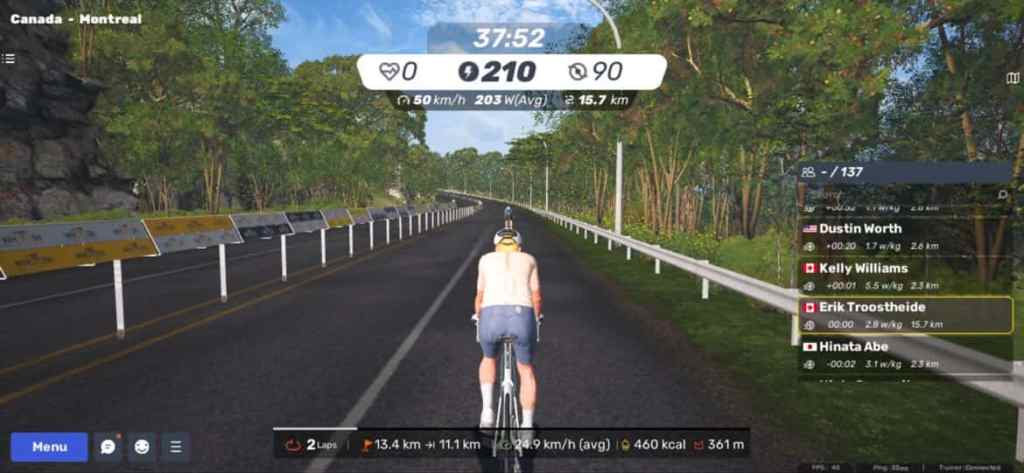Open the smiley emote button
This screenshot has width=1024, height=473.
coord(142,447)
